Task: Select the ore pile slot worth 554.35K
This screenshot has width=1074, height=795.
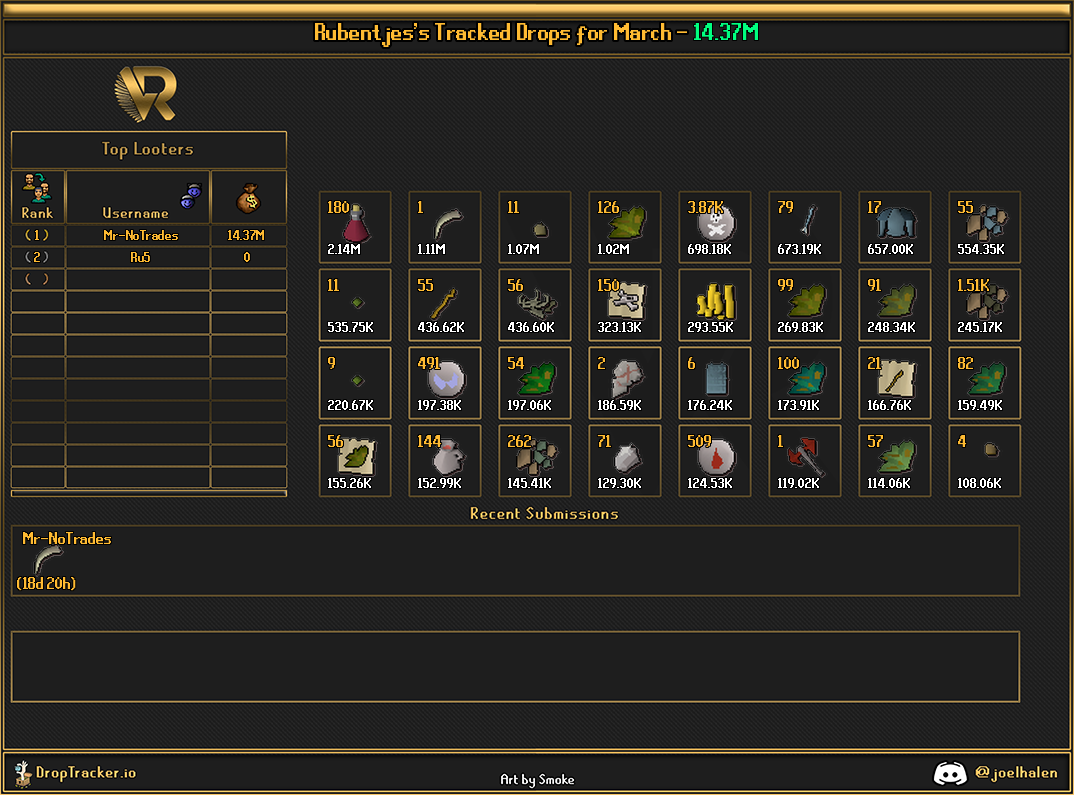Action: (x=984, y=227)
